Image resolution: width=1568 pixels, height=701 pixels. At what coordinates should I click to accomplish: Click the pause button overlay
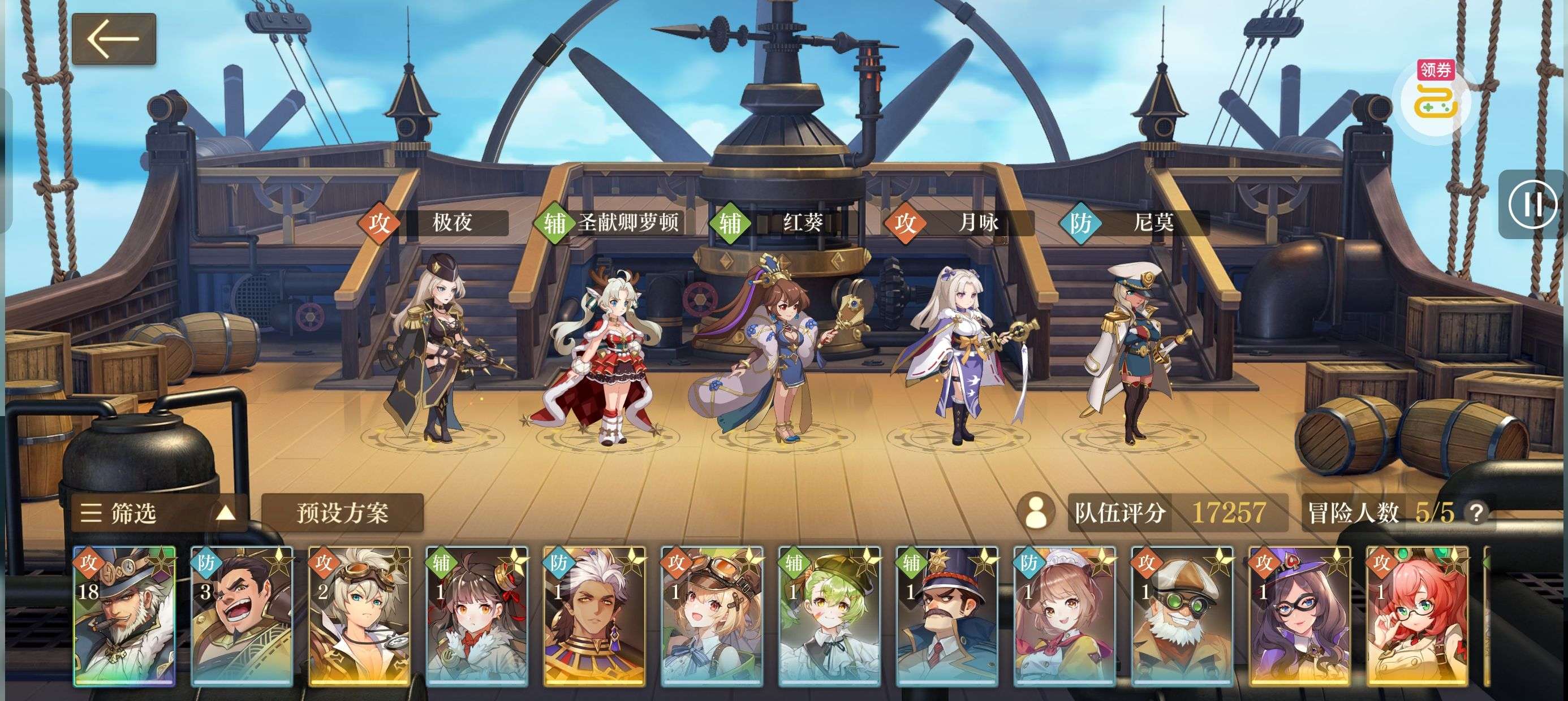pyautogui.click(x=1531, y=205)
